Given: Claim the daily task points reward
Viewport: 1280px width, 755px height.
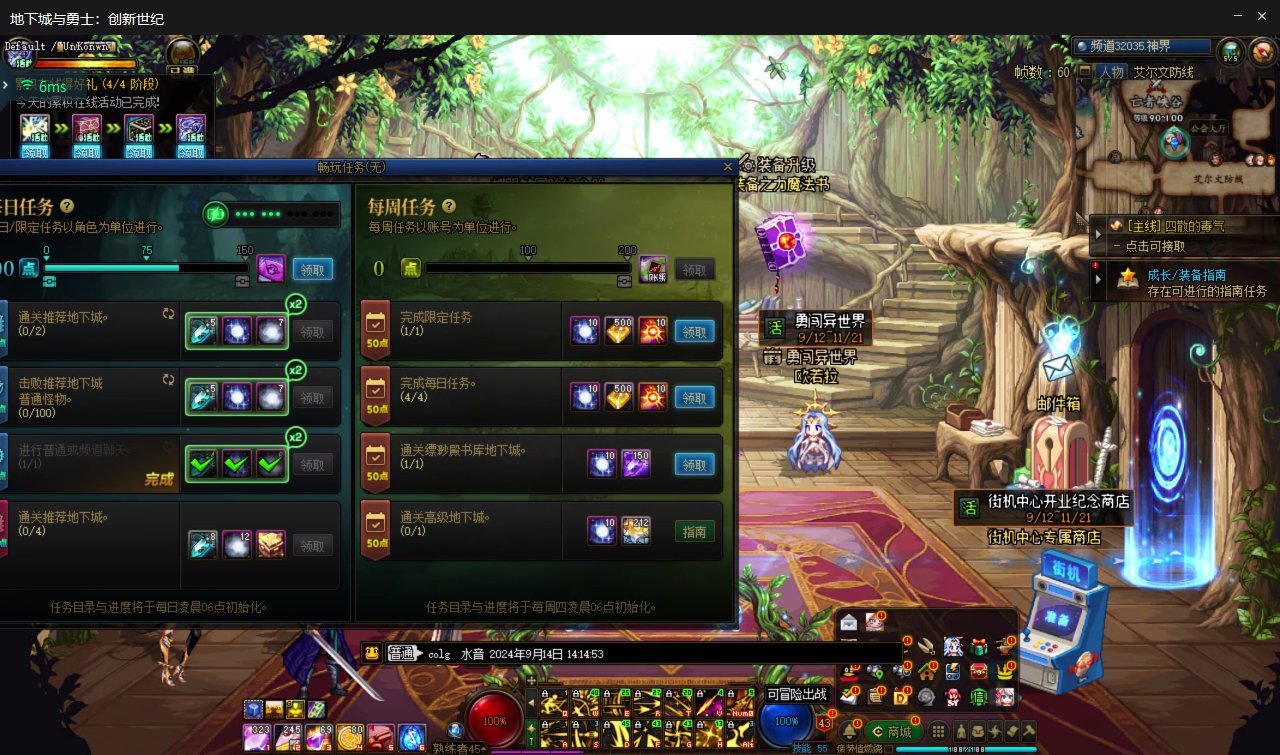Looking at the screenshot, I should 312,268.
